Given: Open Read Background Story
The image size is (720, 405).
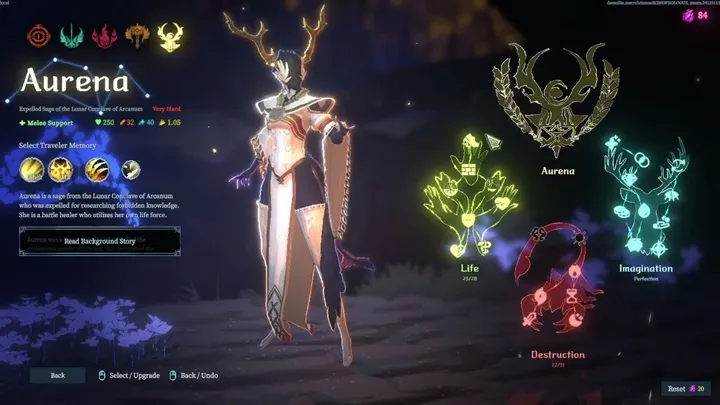Looking at the screenshot, I should [x=99, y=241].
